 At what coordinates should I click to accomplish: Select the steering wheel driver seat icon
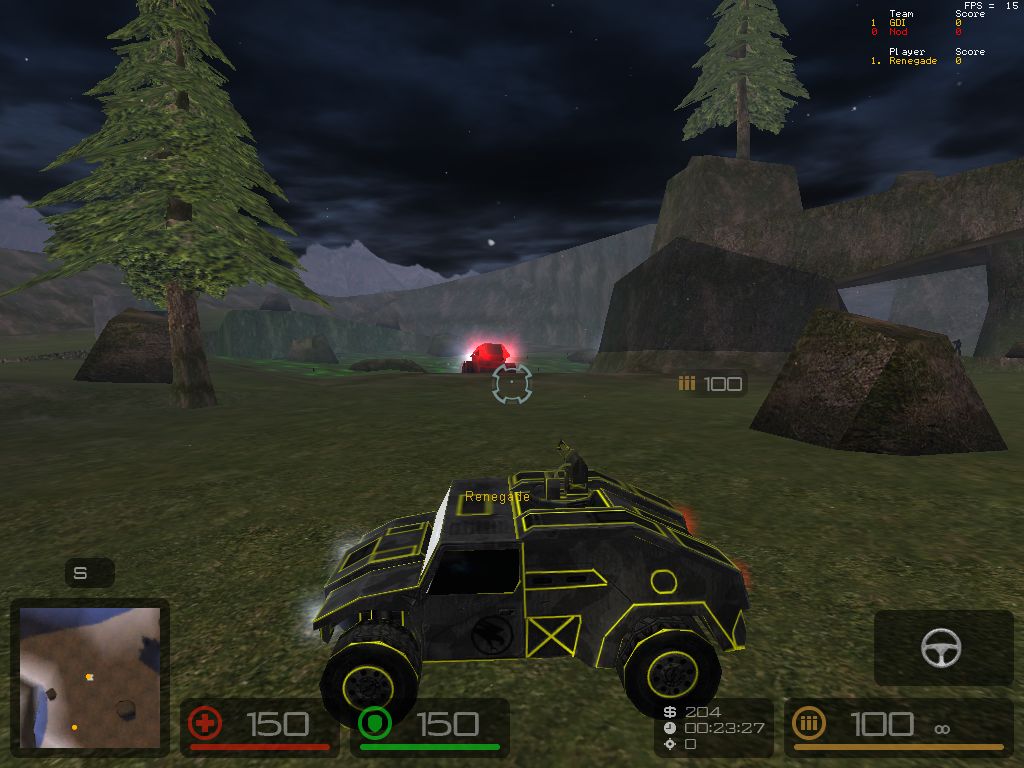point(941,648)
